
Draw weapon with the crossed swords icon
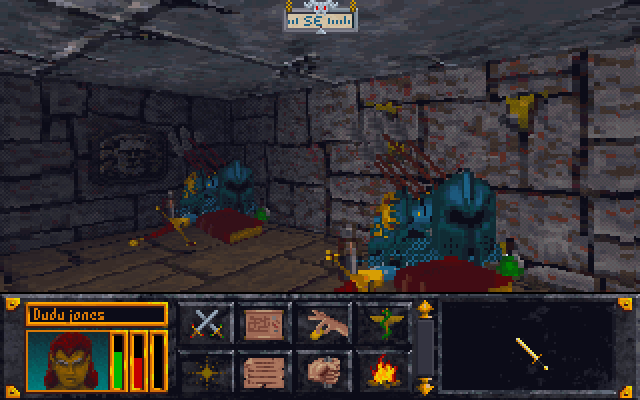click(x=206, y=323)
